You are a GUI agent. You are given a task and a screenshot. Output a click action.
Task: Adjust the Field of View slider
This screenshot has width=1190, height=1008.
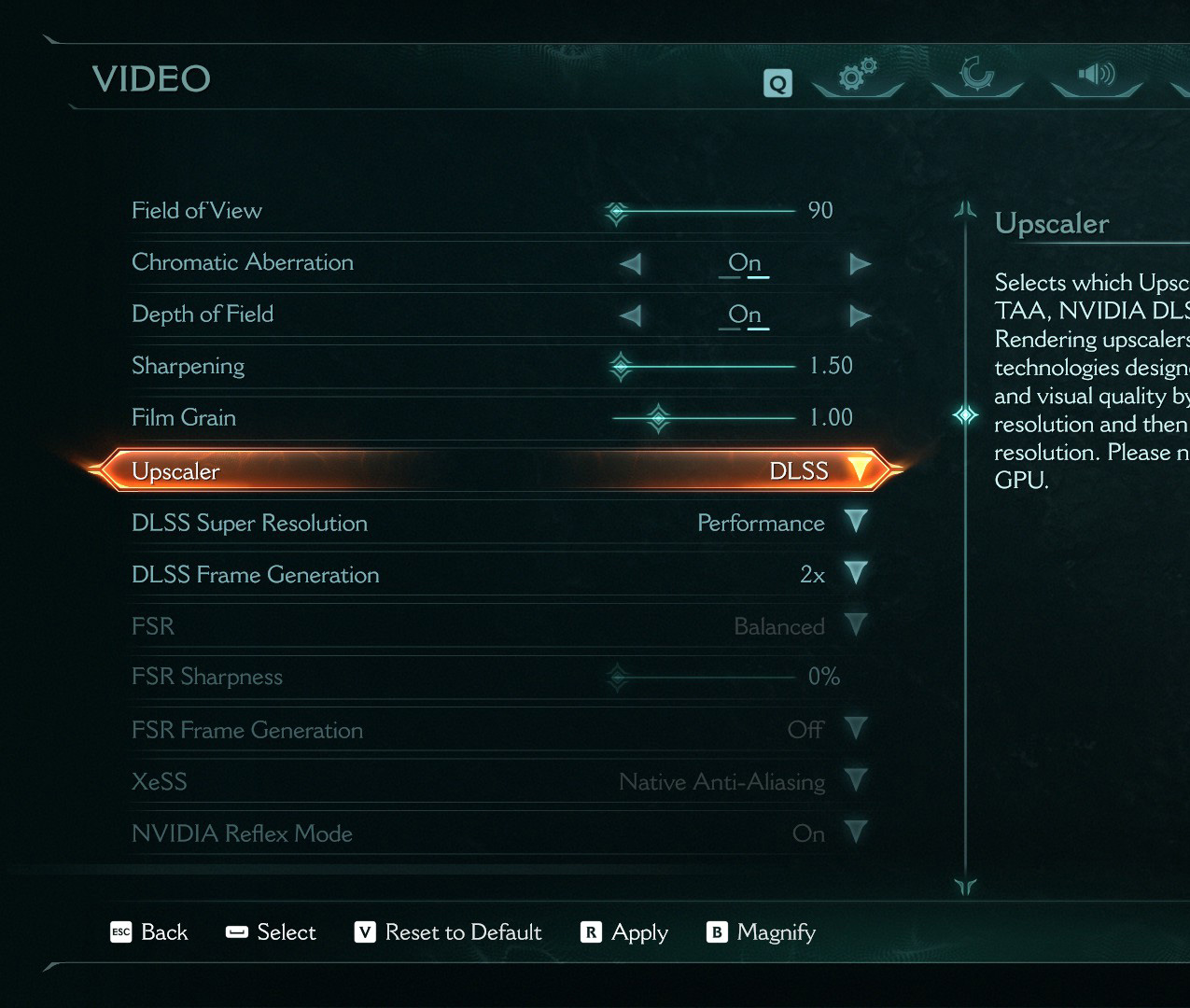click(616, 212)
